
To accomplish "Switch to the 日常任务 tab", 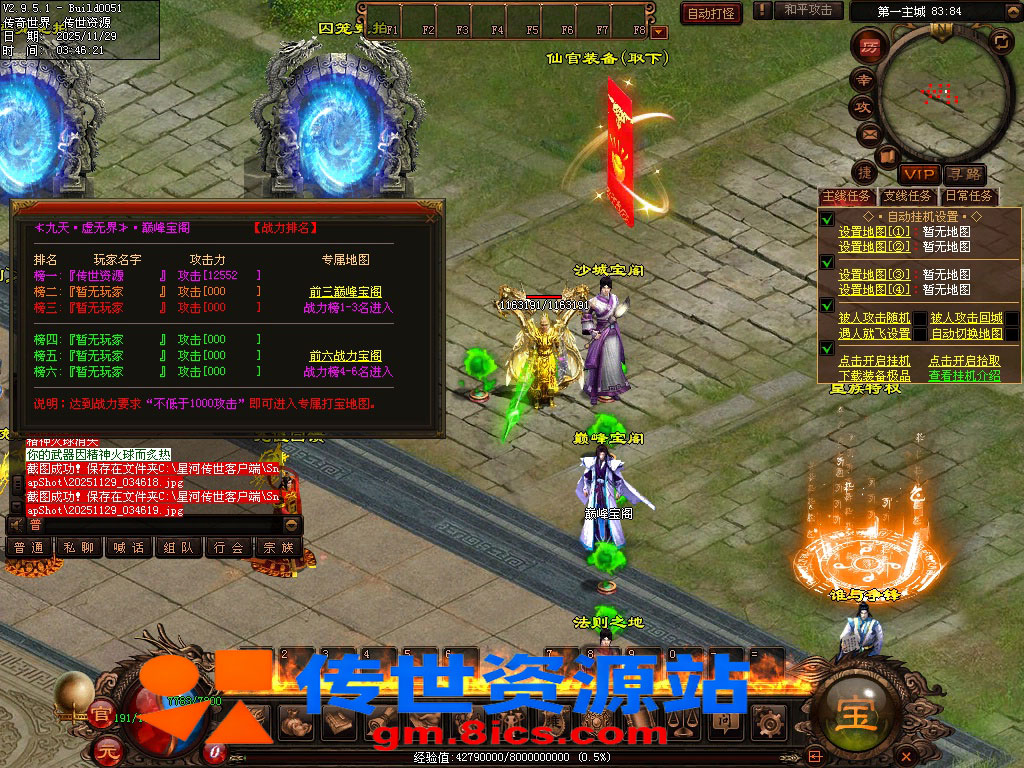I will pos(968,196).
